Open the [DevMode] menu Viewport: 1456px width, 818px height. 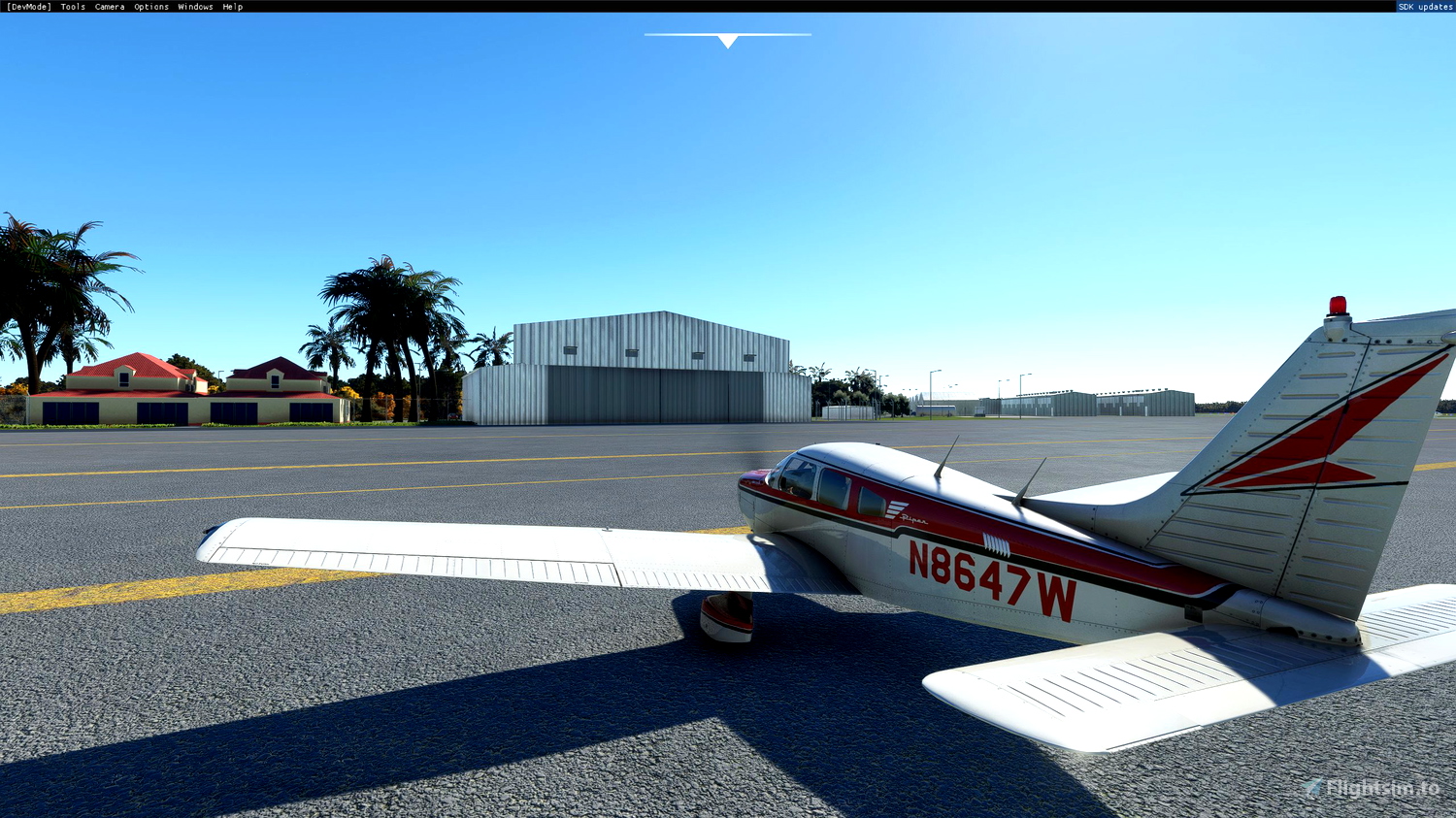[x=30, y=6]
